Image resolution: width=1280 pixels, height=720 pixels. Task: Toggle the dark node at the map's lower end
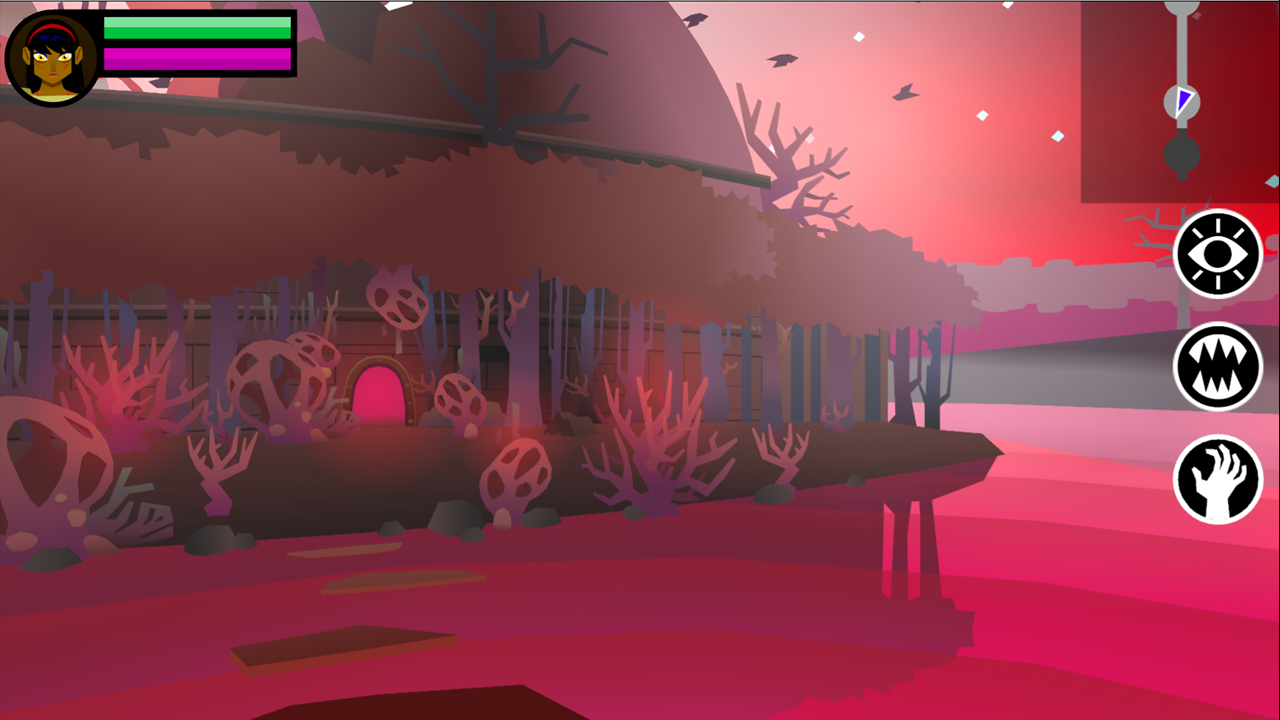point(1181,152)
